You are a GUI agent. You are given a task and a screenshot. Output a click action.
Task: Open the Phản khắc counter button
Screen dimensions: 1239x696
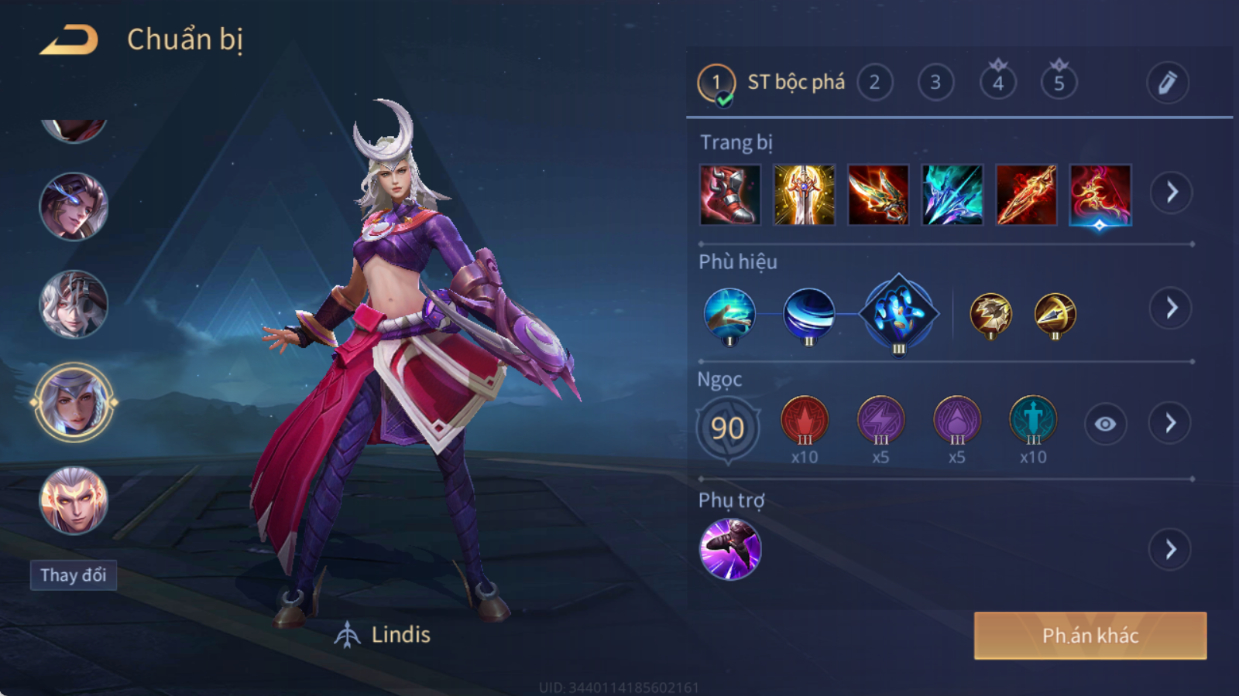click(1090, 636)
